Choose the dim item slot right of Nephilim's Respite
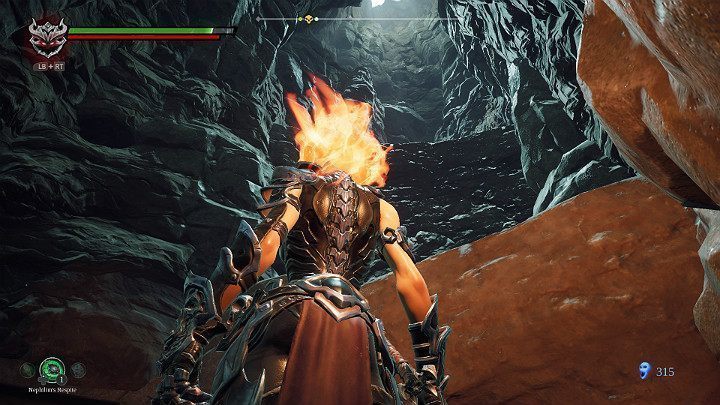The width and height of the screenshot is (720, 405). (x=77, y=369)
